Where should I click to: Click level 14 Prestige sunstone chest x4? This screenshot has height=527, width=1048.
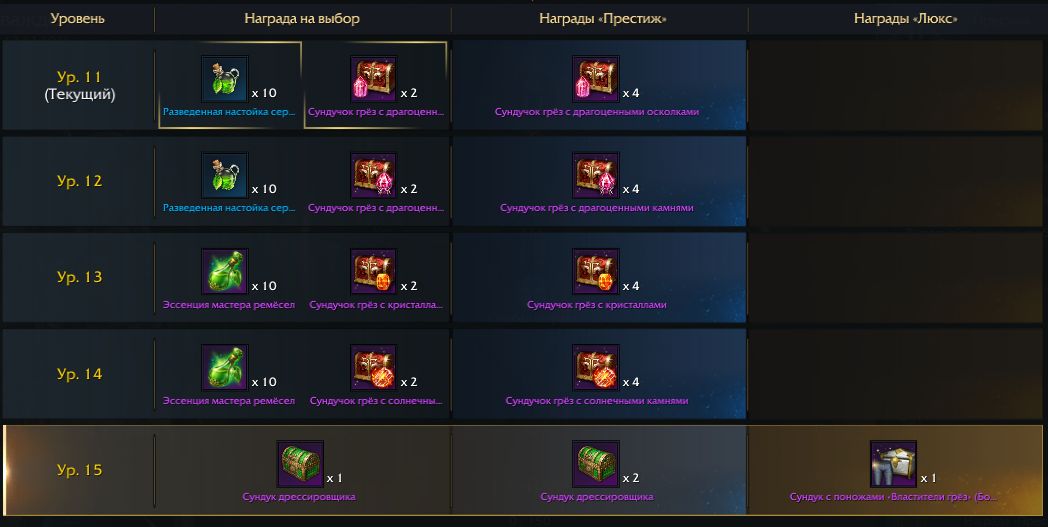[x=596, y=368]
